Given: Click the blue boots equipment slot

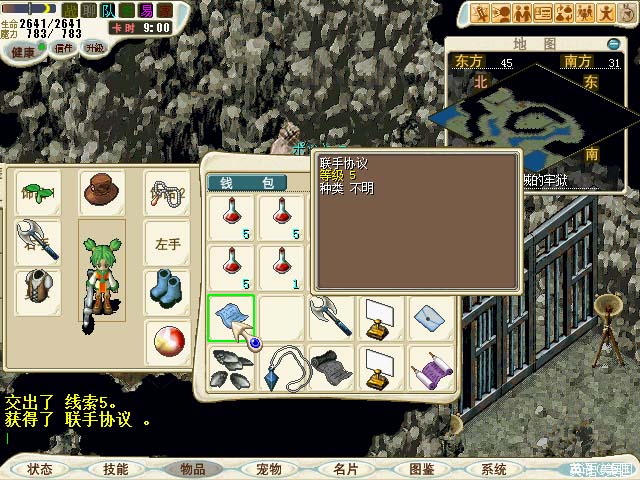Looking at the screenshot, I should pyautogui.click(x=167, y=289).
